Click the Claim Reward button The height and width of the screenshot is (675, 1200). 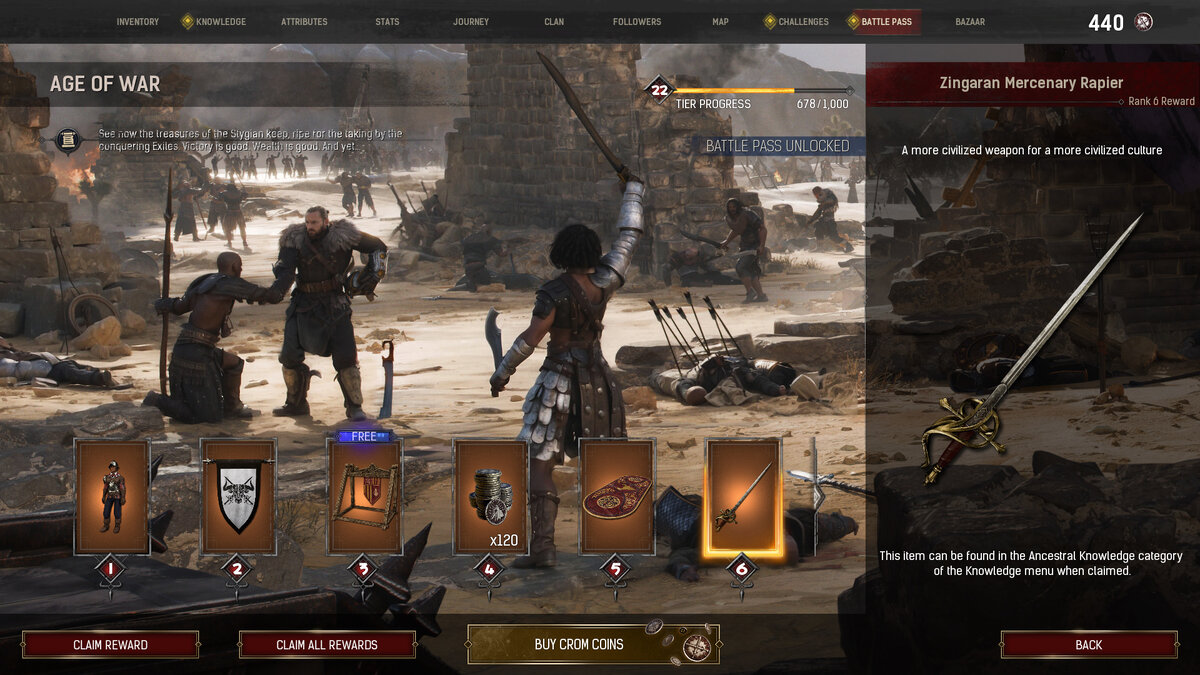pos(110,645)
